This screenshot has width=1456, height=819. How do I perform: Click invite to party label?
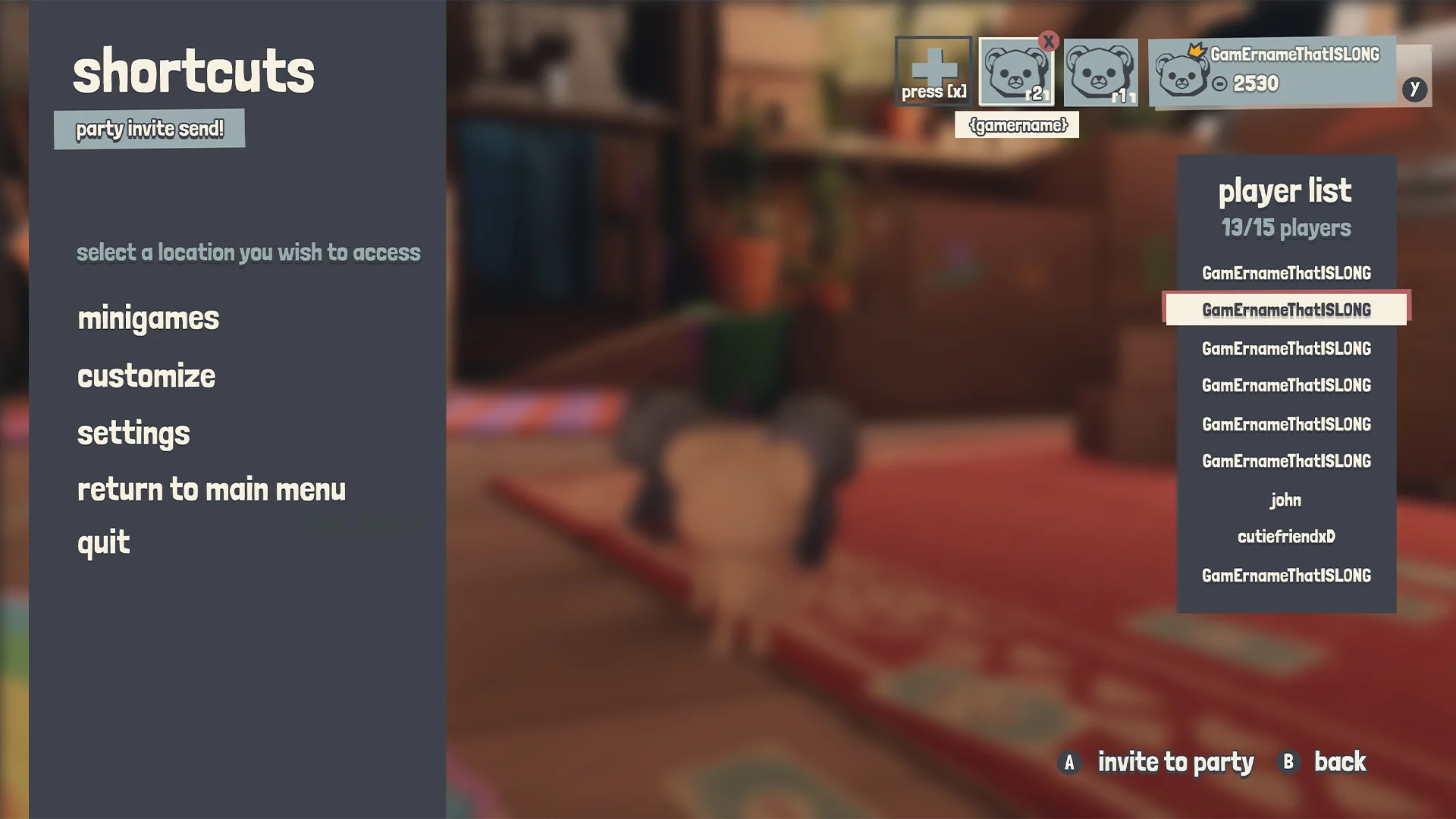(x=1175, y=762)
